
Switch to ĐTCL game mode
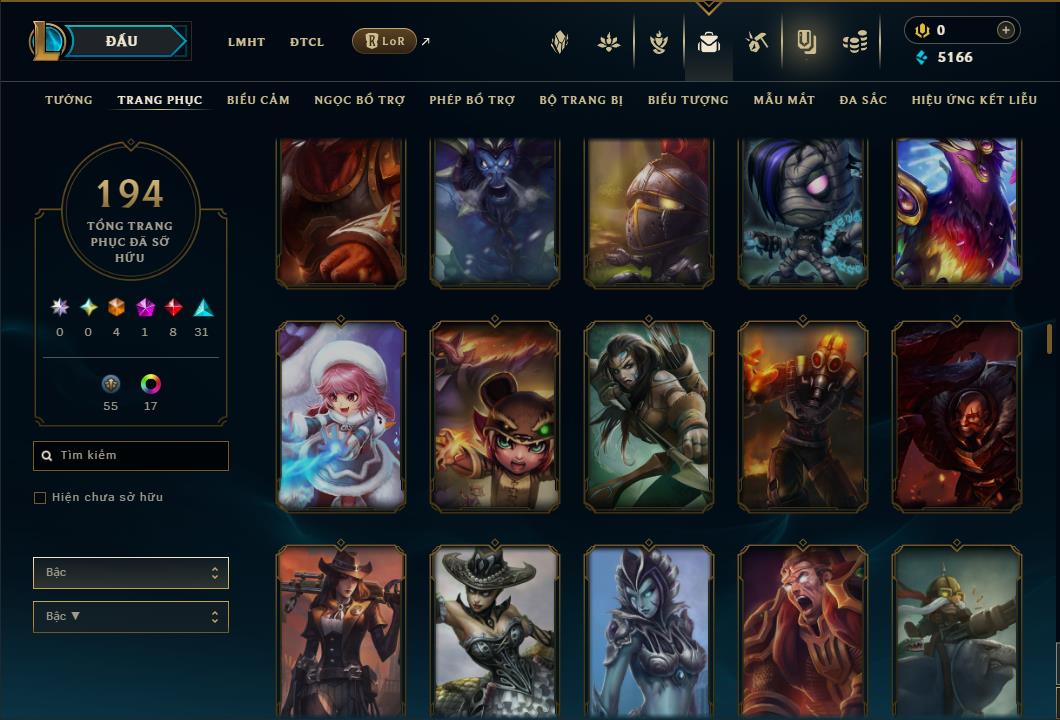pos(307,42)
